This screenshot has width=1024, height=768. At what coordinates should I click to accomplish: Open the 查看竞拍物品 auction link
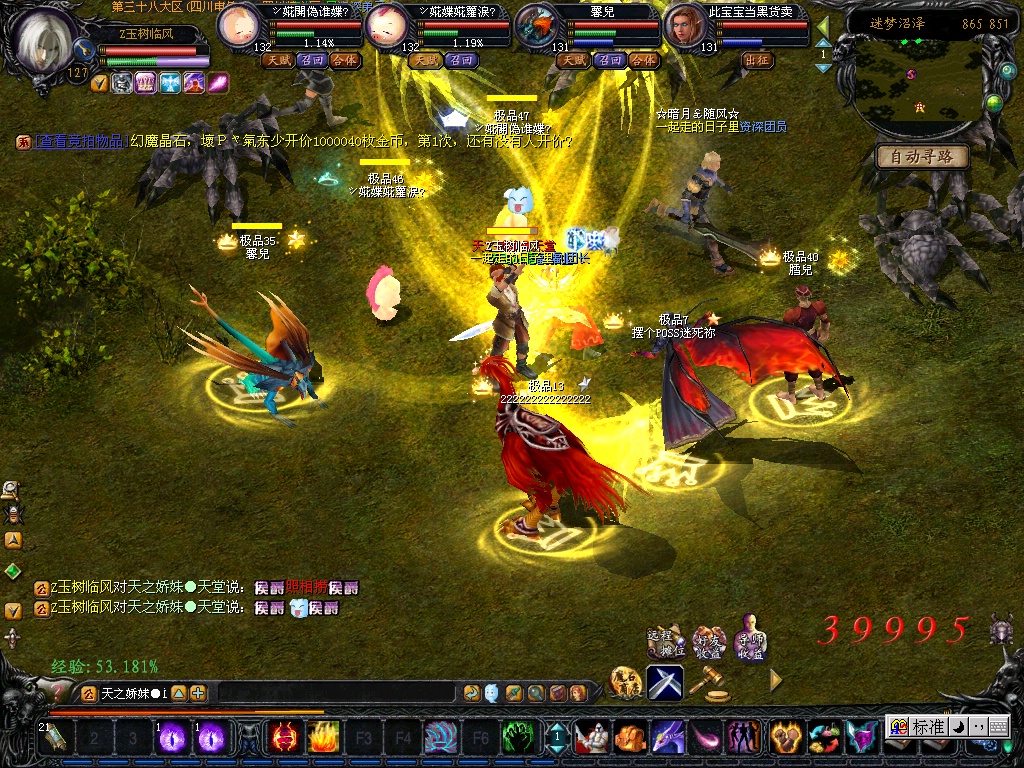[x=80, y=143]
